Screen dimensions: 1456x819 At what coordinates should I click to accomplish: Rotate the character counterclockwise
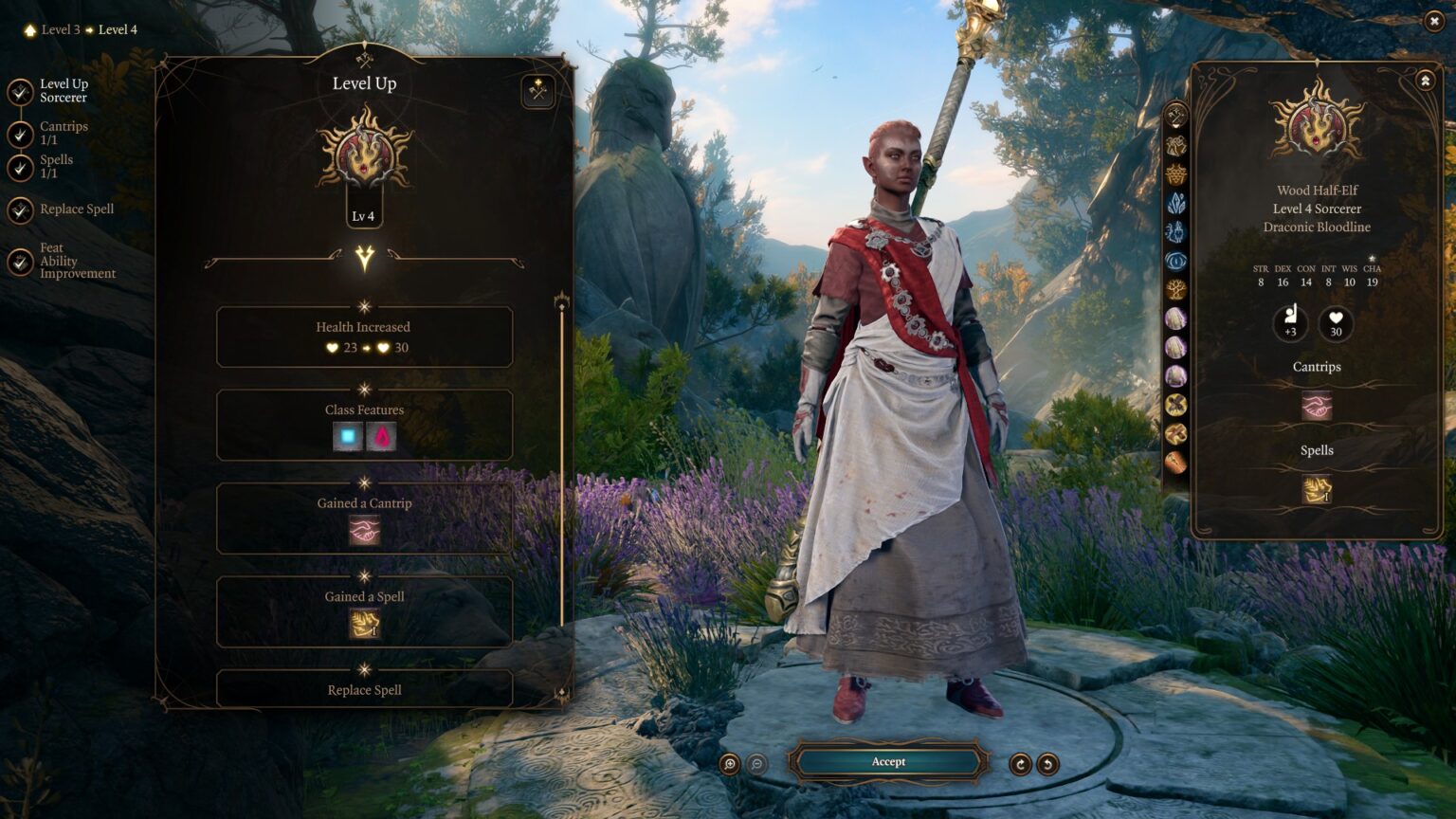click(x=1047, y=764)
